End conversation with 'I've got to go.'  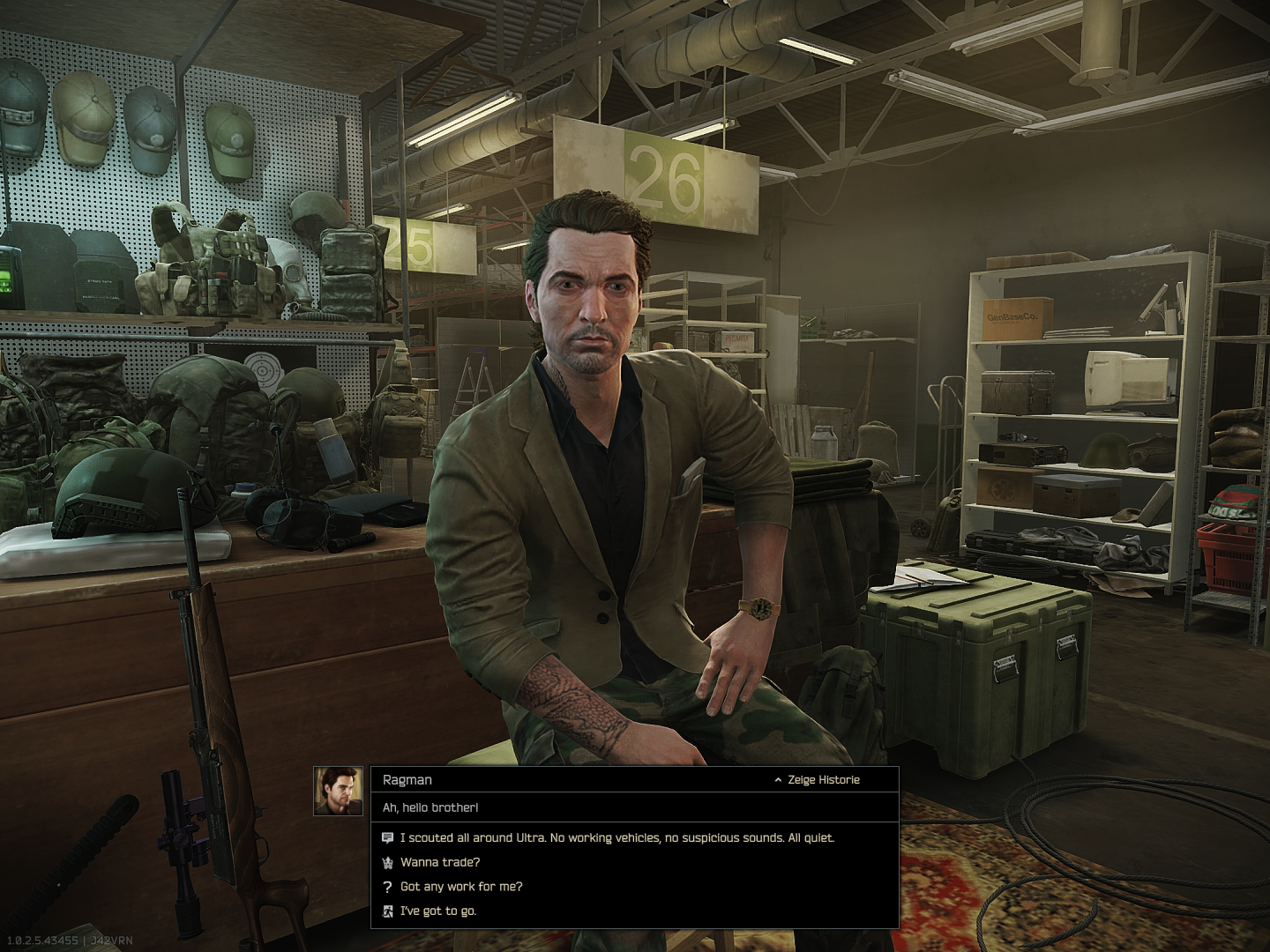[438, 911]
